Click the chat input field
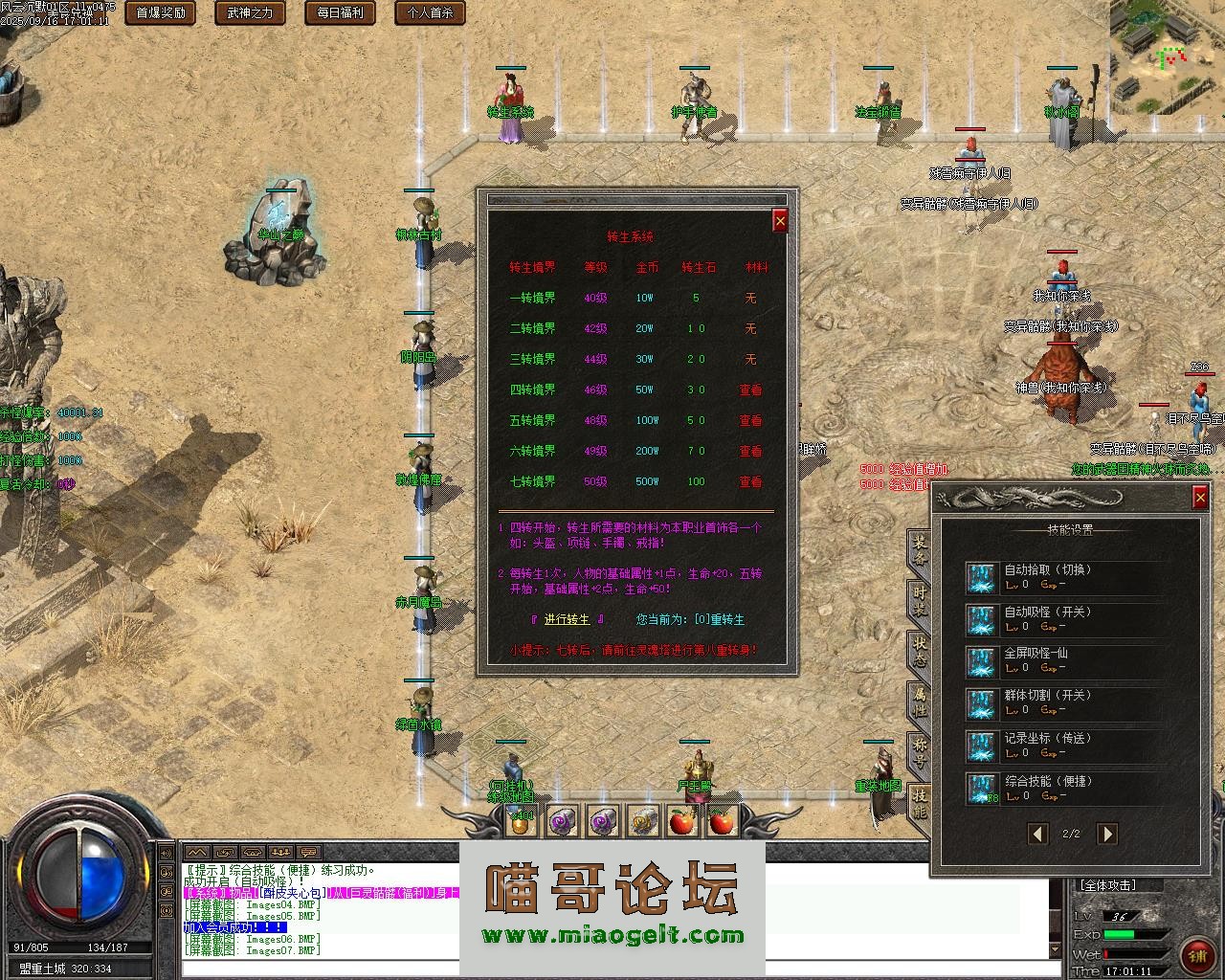 (x=603, y=969)
